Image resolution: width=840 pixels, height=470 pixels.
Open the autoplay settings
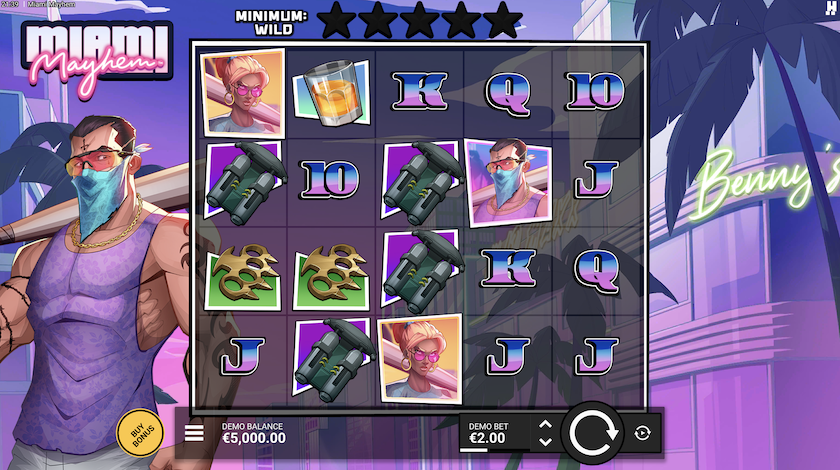(642, 433)
